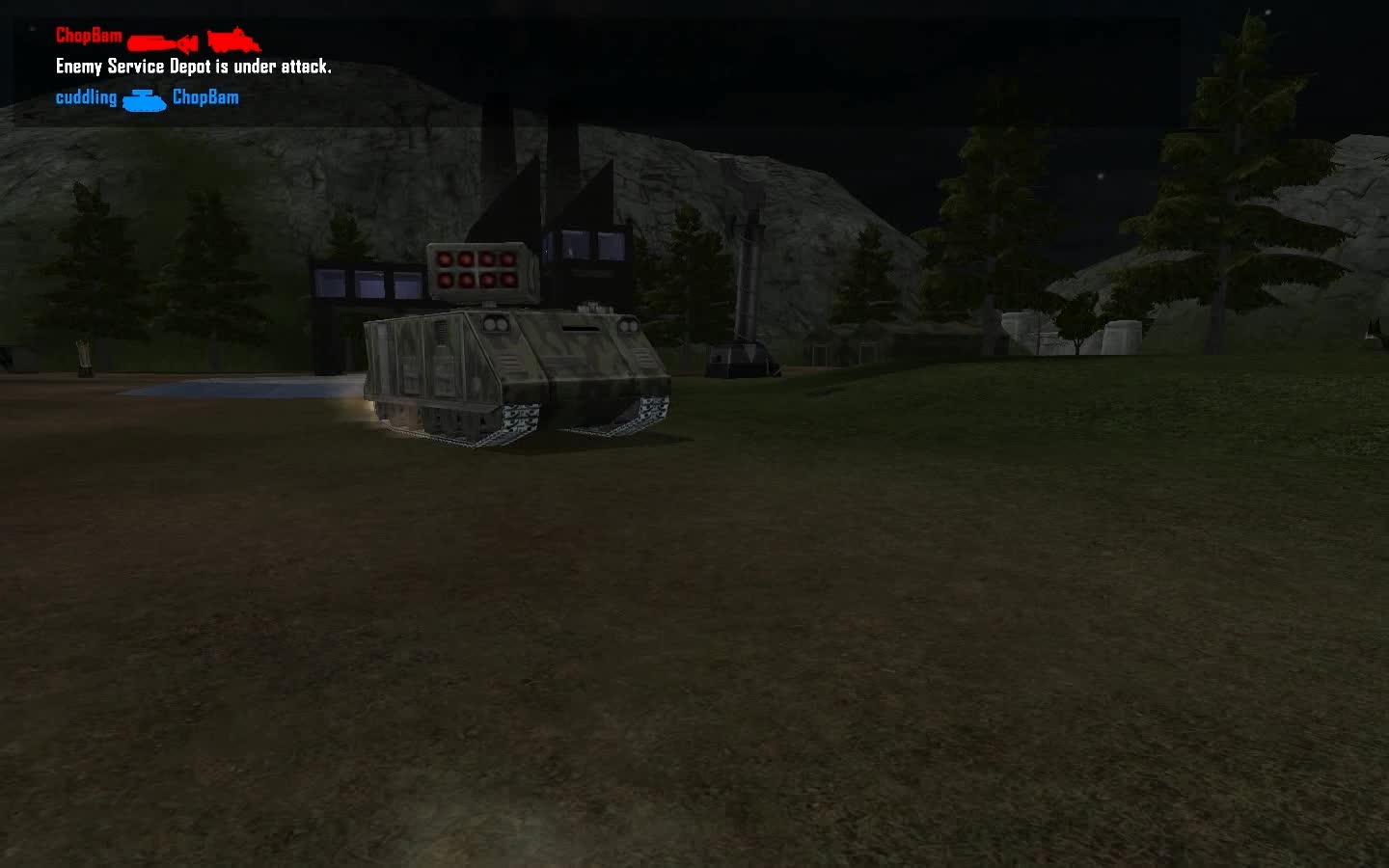Click the ChopBam name in the blue feed line
1389x868 pixels.
205,97
